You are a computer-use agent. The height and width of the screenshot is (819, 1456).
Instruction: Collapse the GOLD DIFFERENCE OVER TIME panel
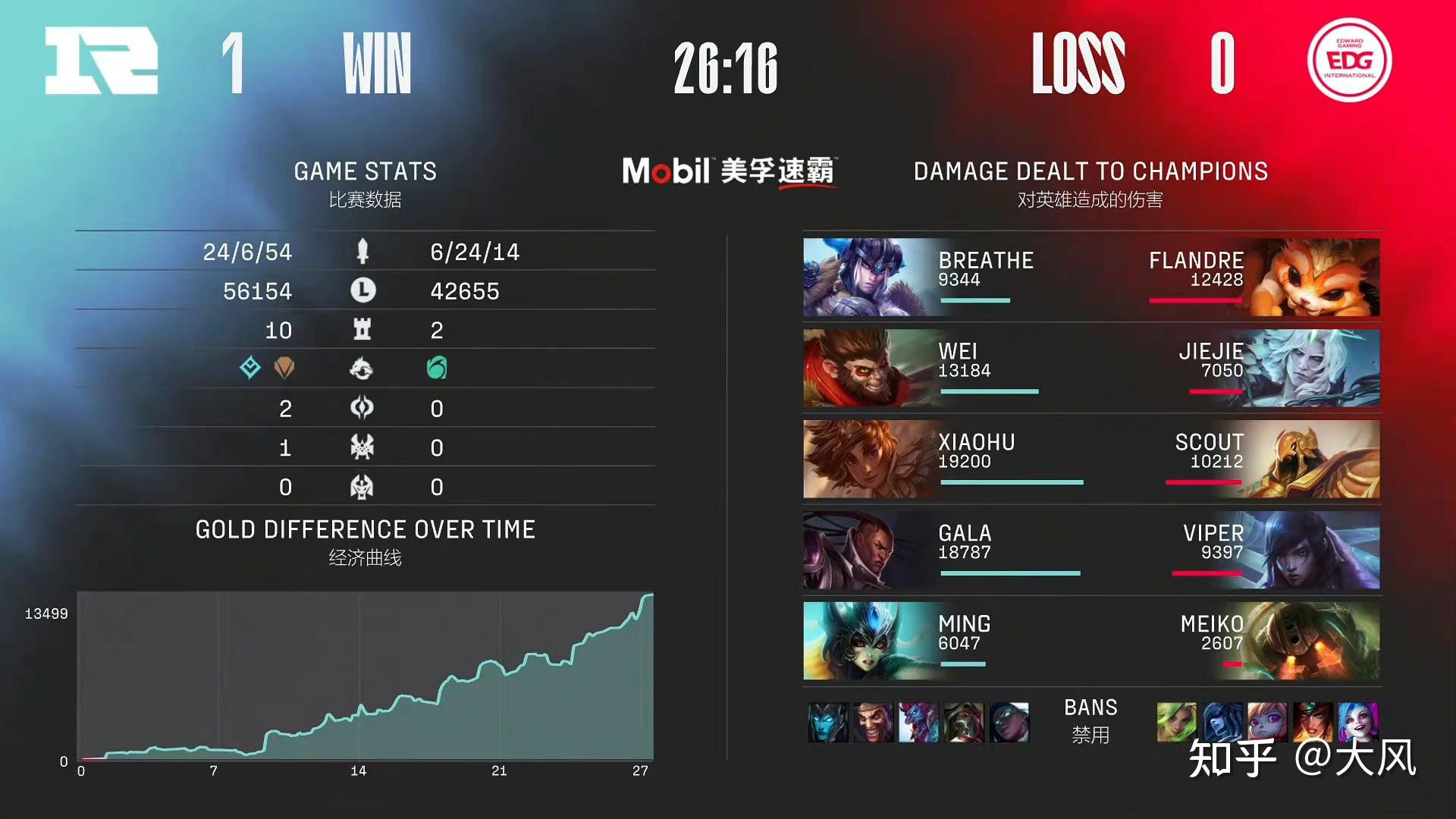tap(365, 529)
